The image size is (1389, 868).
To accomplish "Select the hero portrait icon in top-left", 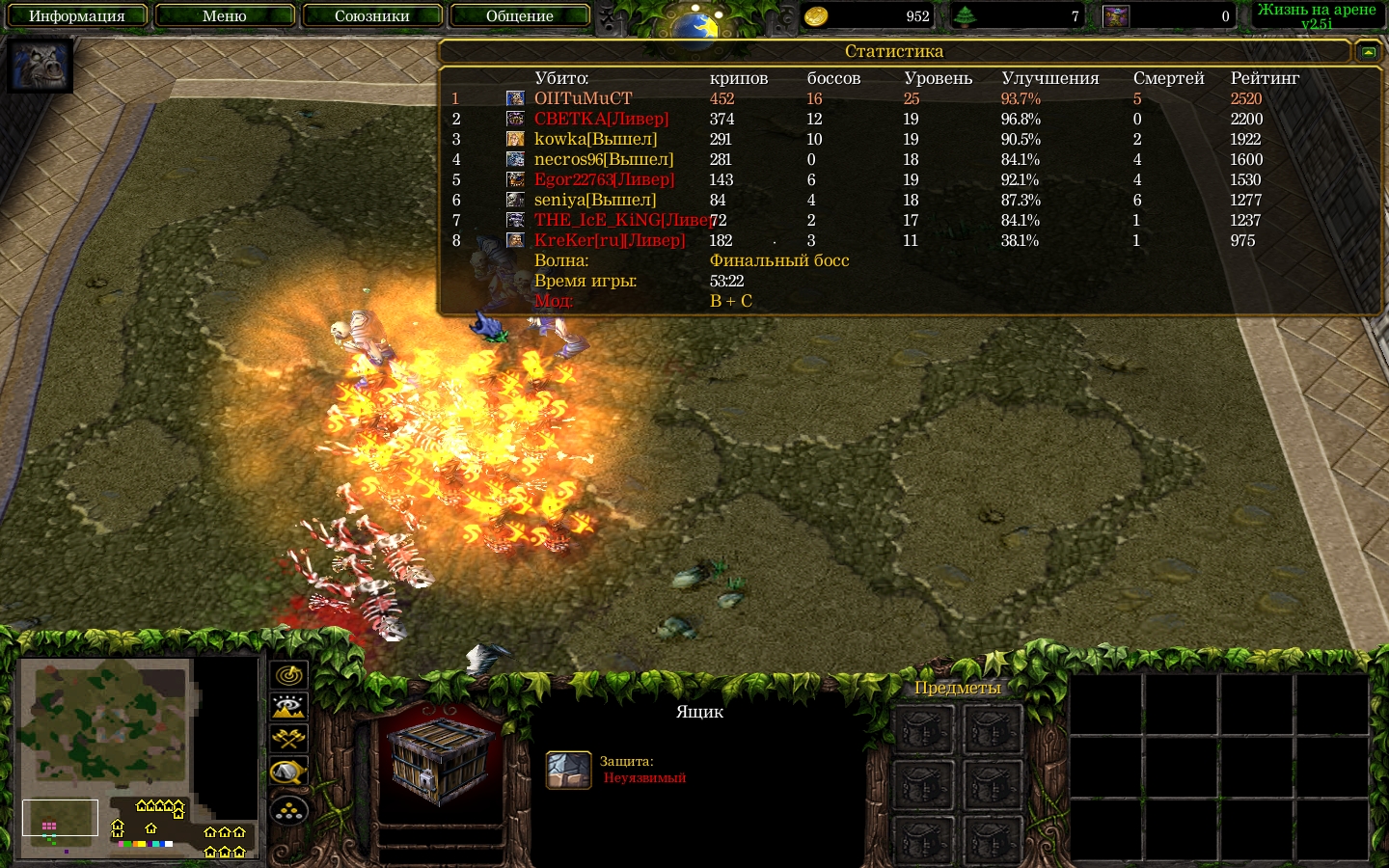I will pos(41,66).
